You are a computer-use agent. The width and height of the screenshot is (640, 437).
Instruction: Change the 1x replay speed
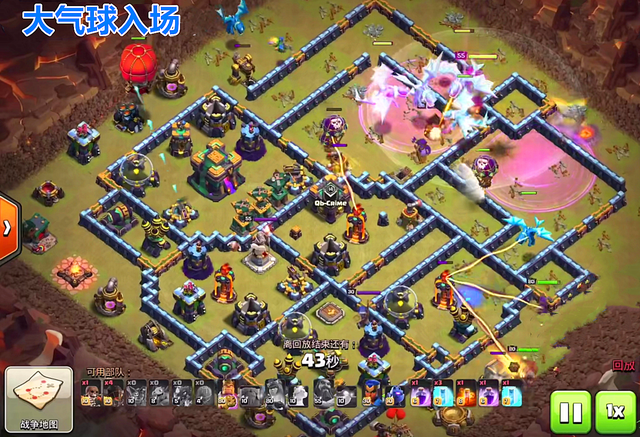tap(614, 412)
